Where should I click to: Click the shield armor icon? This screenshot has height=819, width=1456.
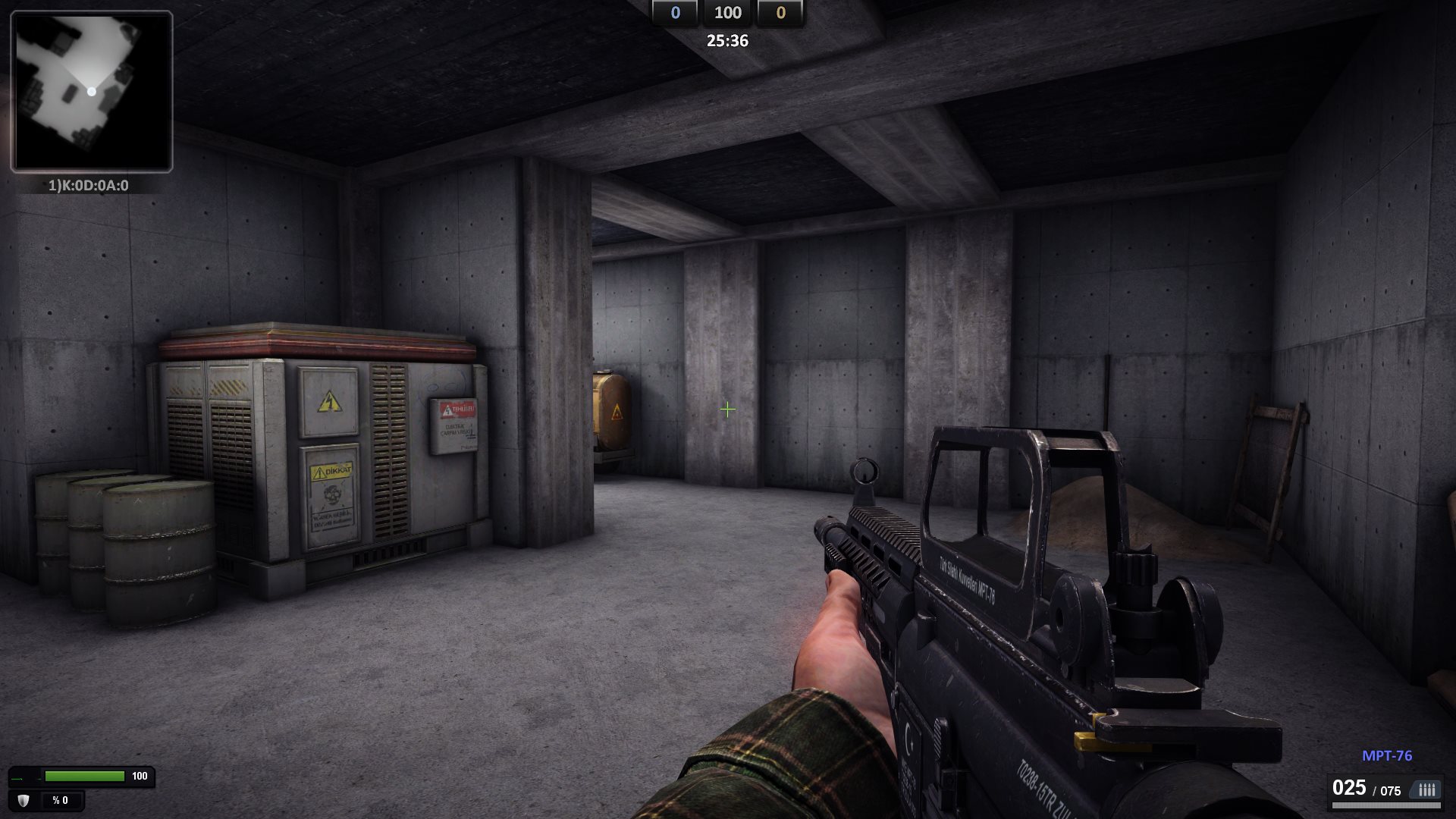tap(23, 799)
